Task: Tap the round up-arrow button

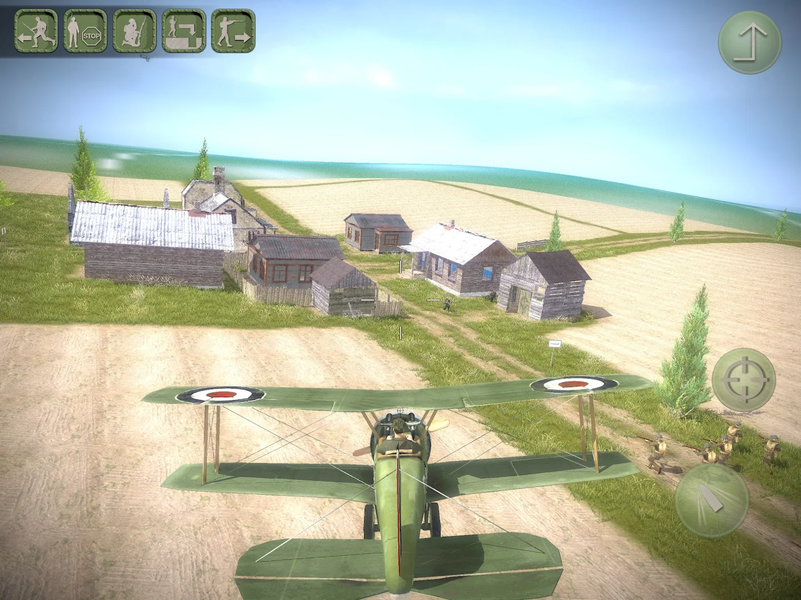Action: coord(749,42)
